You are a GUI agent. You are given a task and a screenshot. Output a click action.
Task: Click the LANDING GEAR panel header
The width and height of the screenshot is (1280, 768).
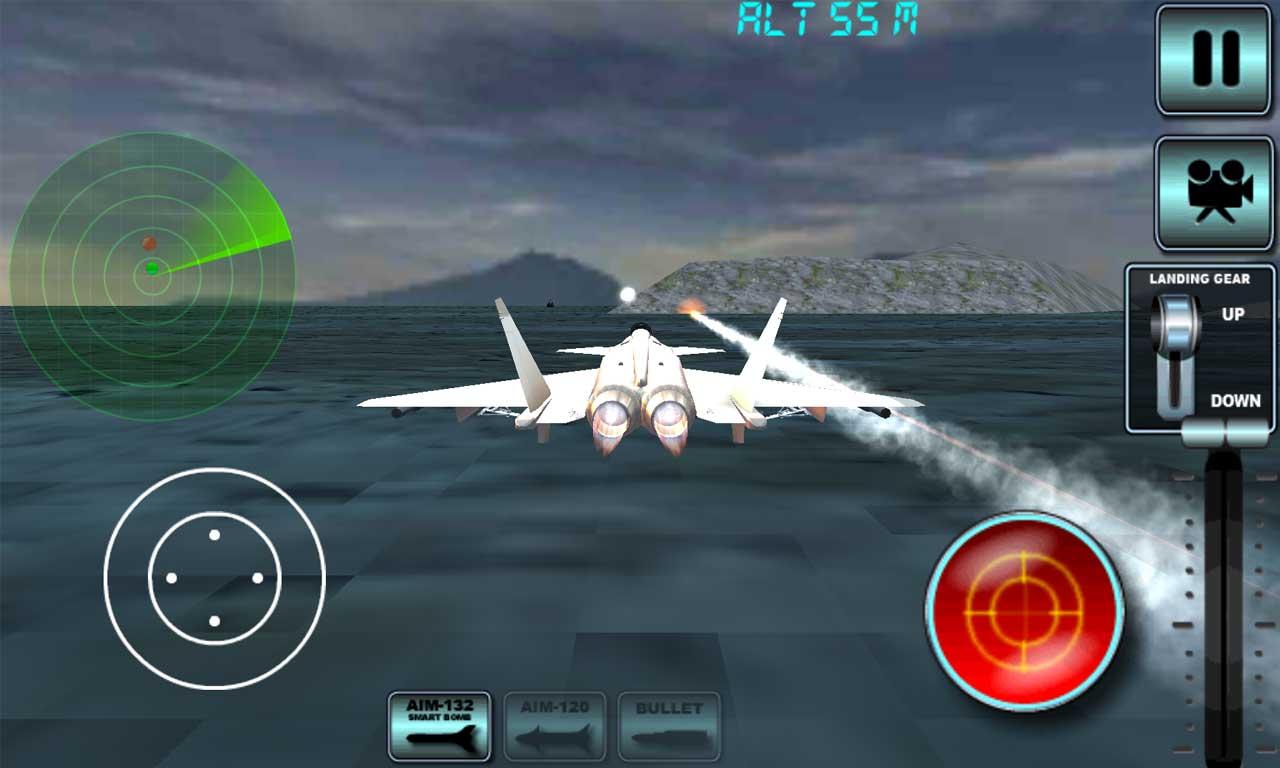click(x=1200, y=280)
